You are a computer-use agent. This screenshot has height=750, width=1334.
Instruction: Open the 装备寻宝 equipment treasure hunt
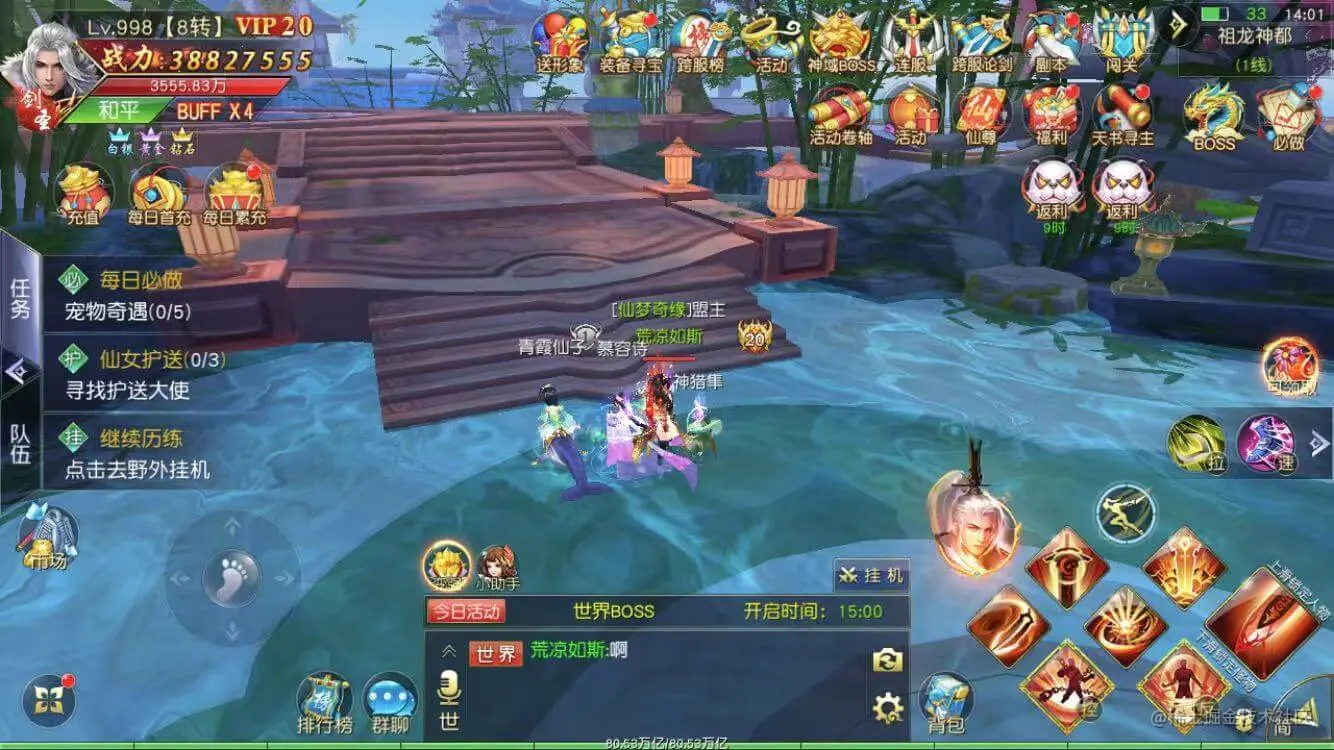pyautogui.click(x=630, y=42)
